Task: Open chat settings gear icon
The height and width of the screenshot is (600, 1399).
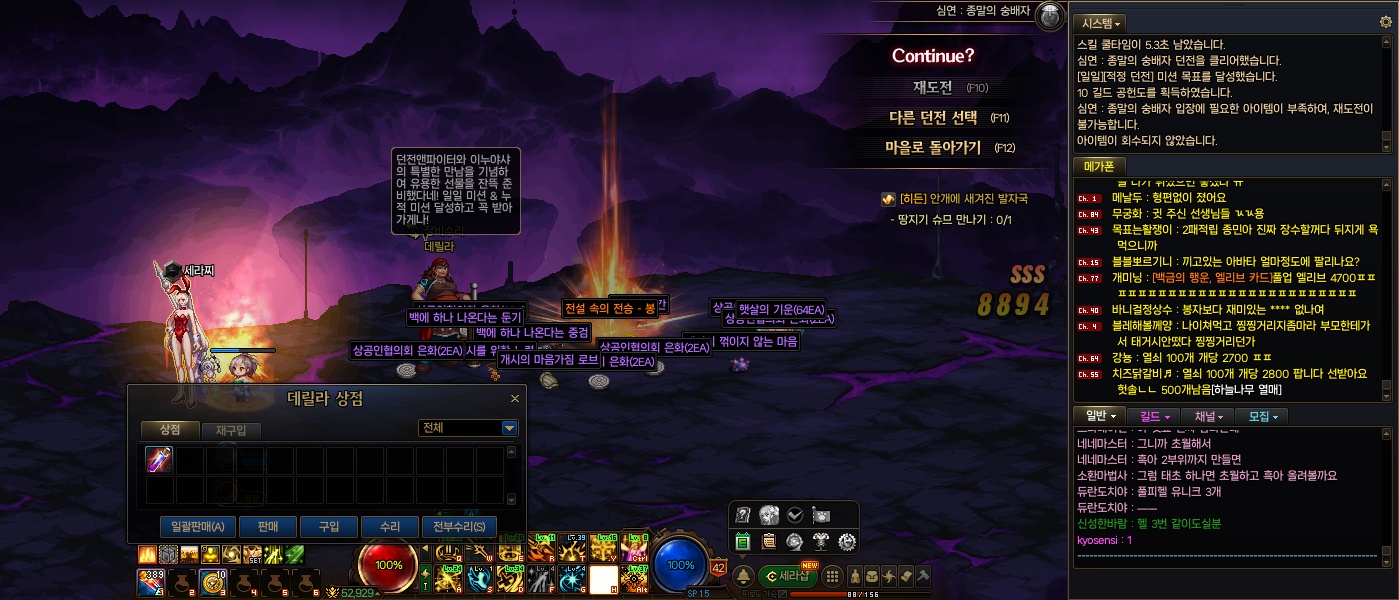Action: click(x=1385, y=22)
